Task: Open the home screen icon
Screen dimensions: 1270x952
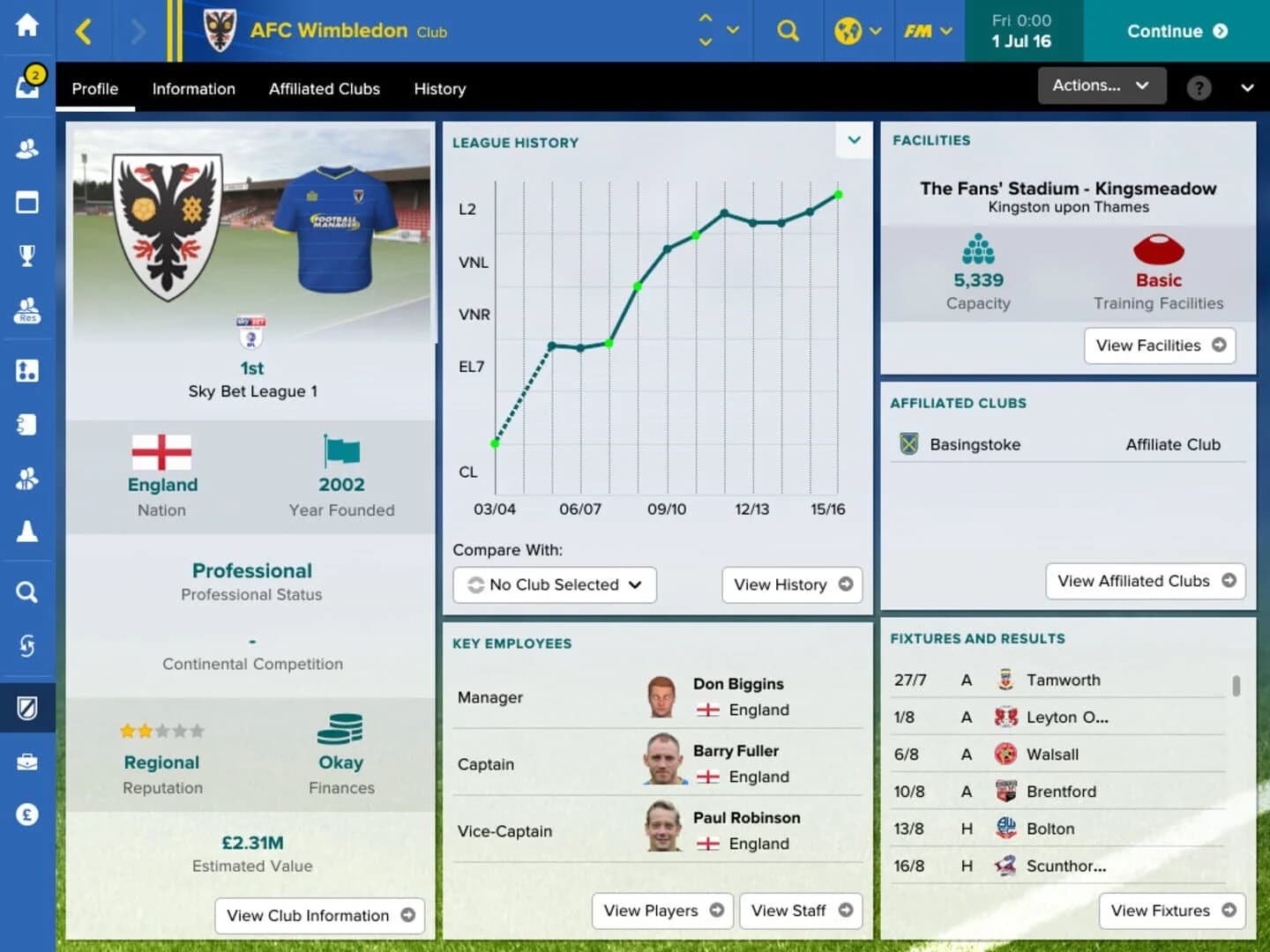Action: click(x=26, y=26)
